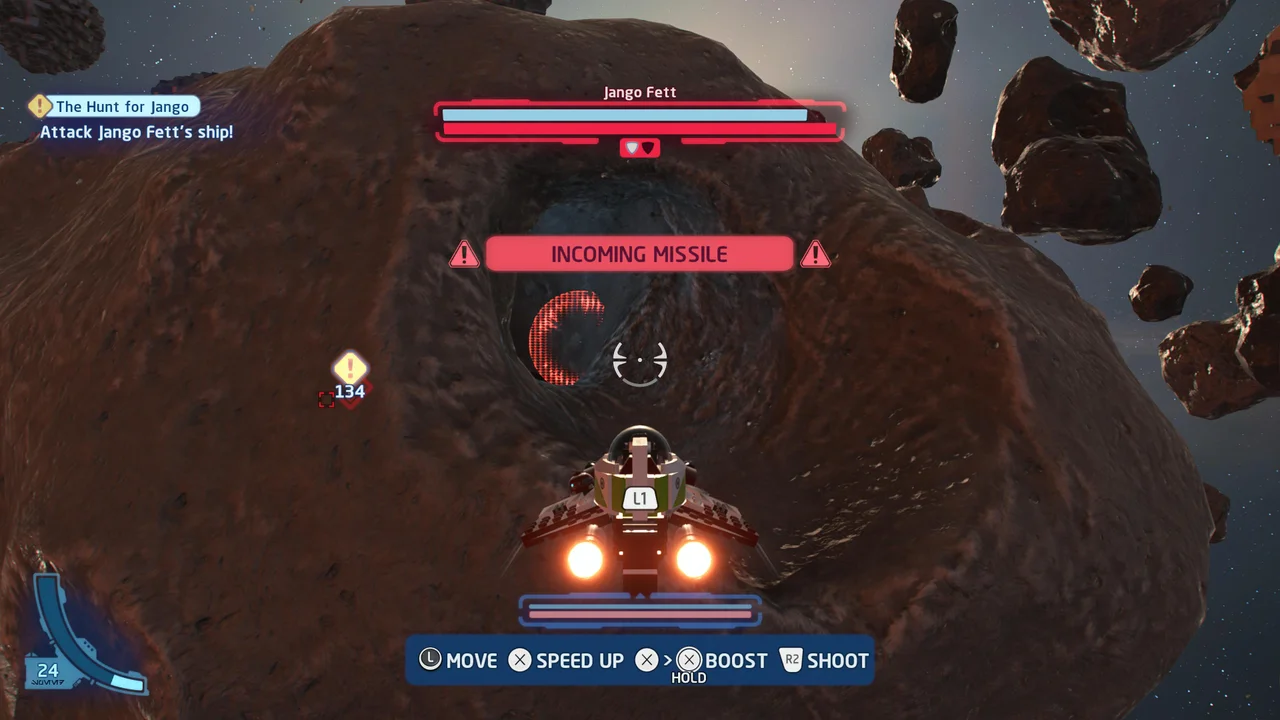Click the L1 button prompt on the ship
1280x720 pixels.
point(641,497)
